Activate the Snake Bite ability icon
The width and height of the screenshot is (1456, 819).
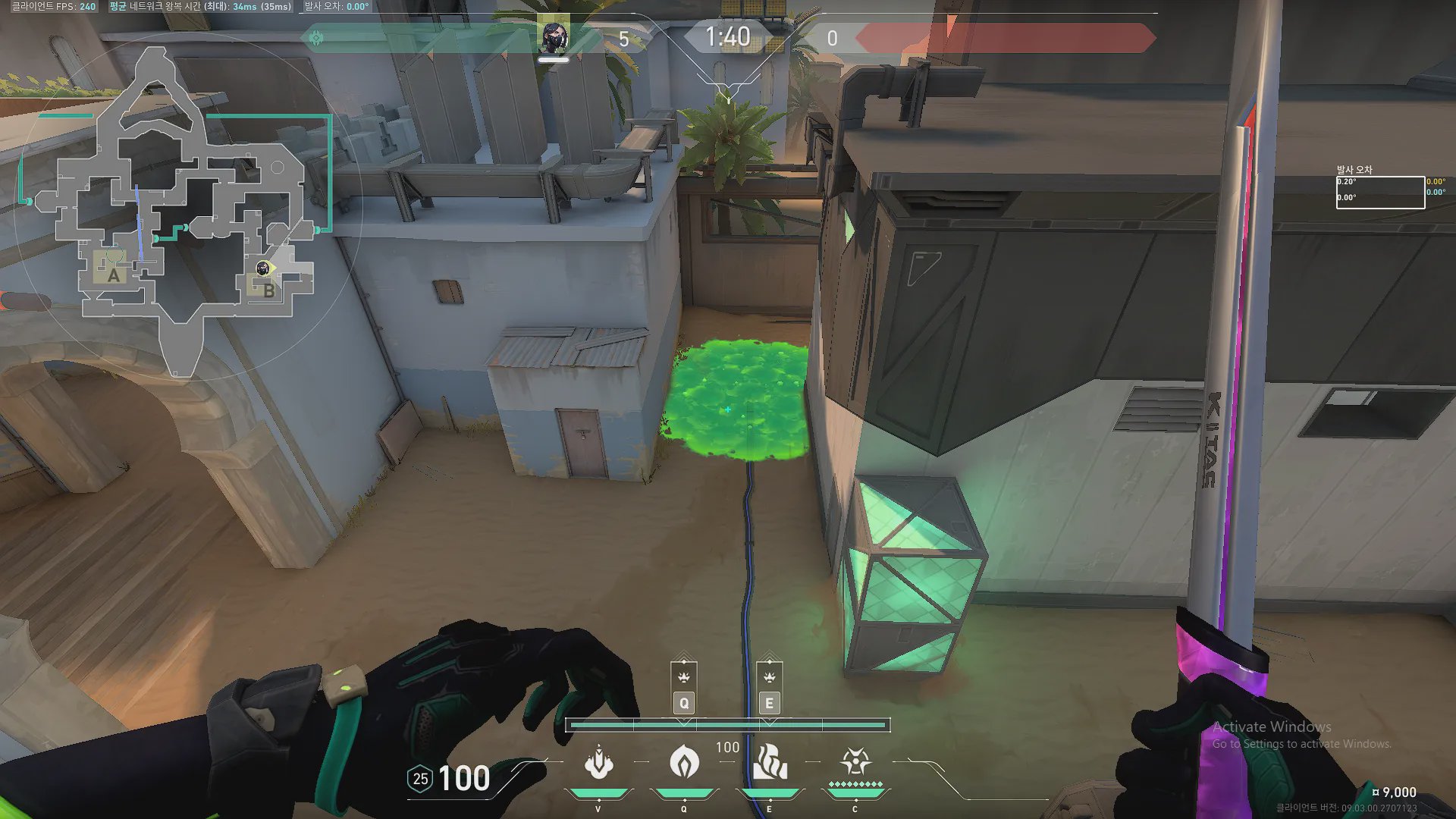point(598,762)
